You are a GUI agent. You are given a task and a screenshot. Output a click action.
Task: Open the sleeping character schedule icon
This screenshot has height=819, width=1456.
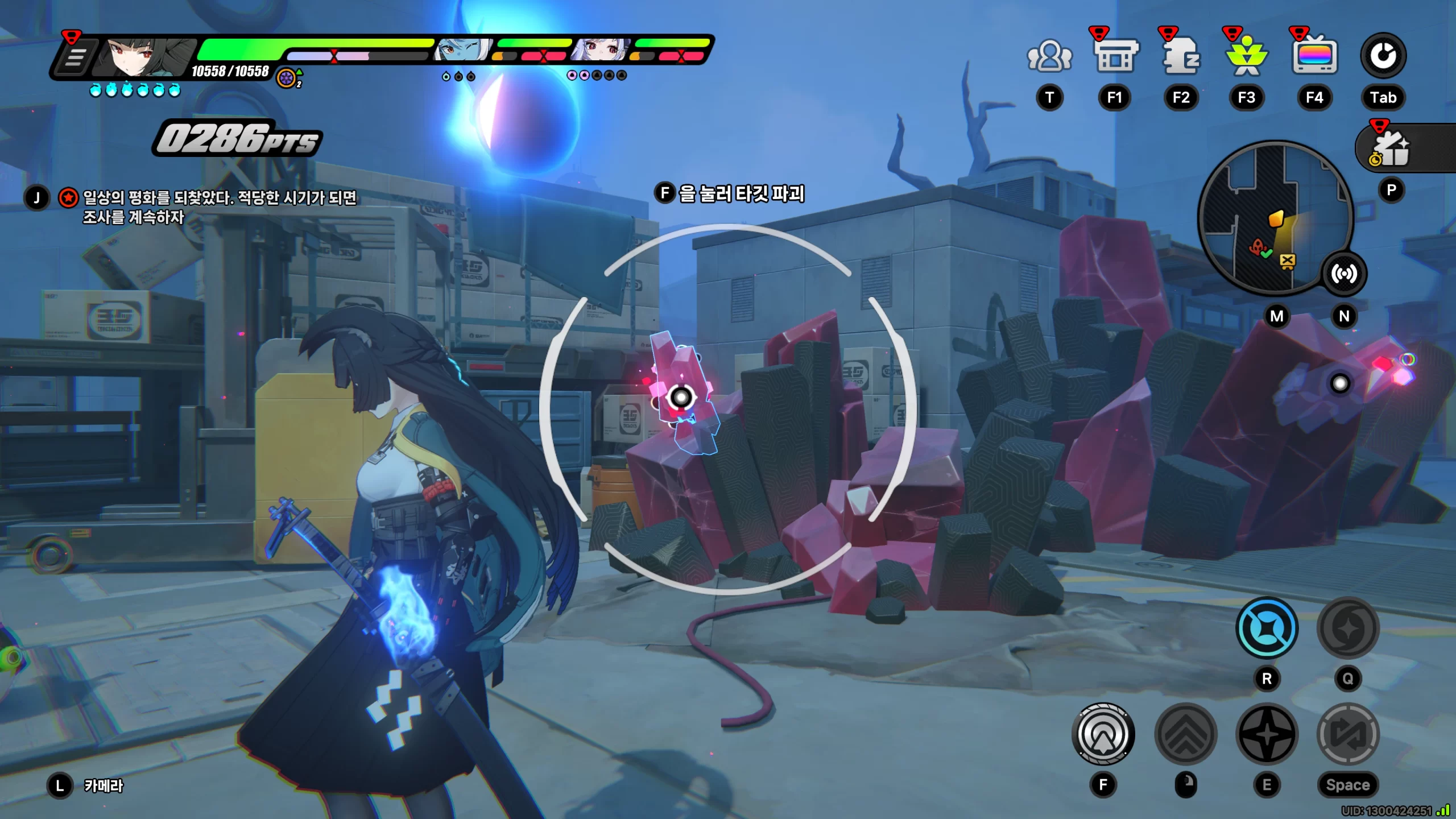(x=1181, y=56)
